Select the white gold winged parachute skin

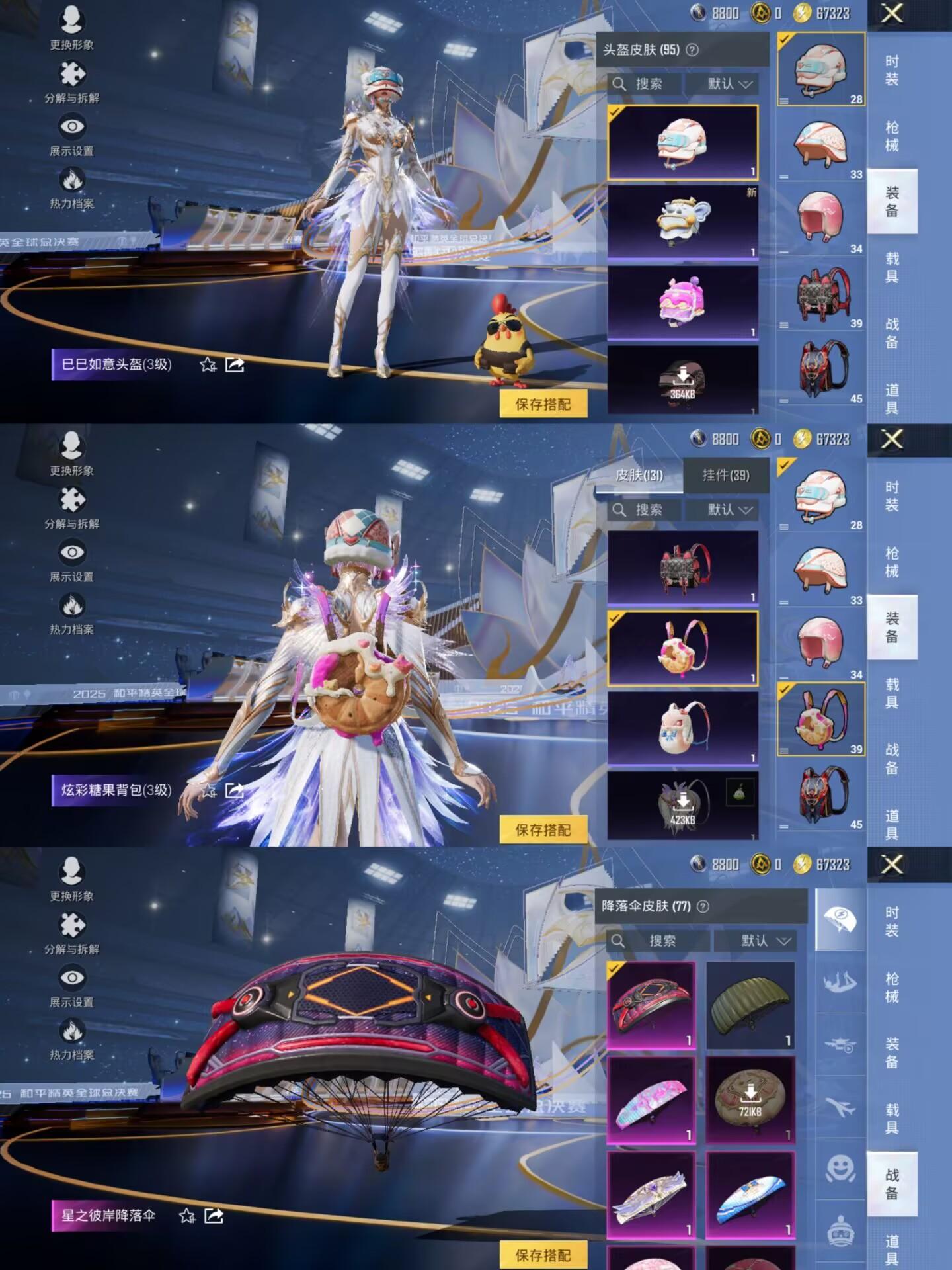(651, 1195)
